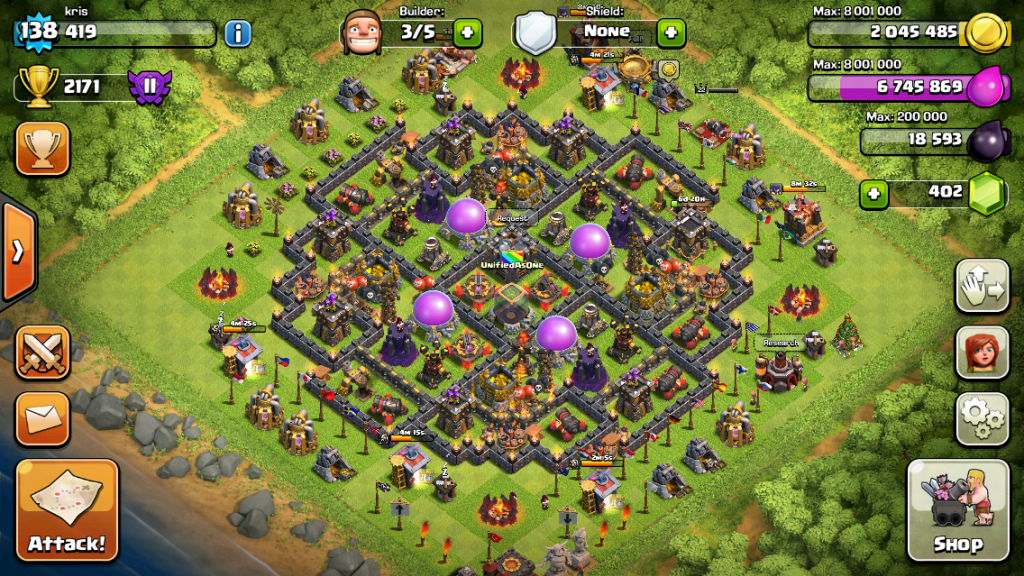Open the trophy achievements button
Viewport: 1024px width, 576px height.
click(42, 149)
